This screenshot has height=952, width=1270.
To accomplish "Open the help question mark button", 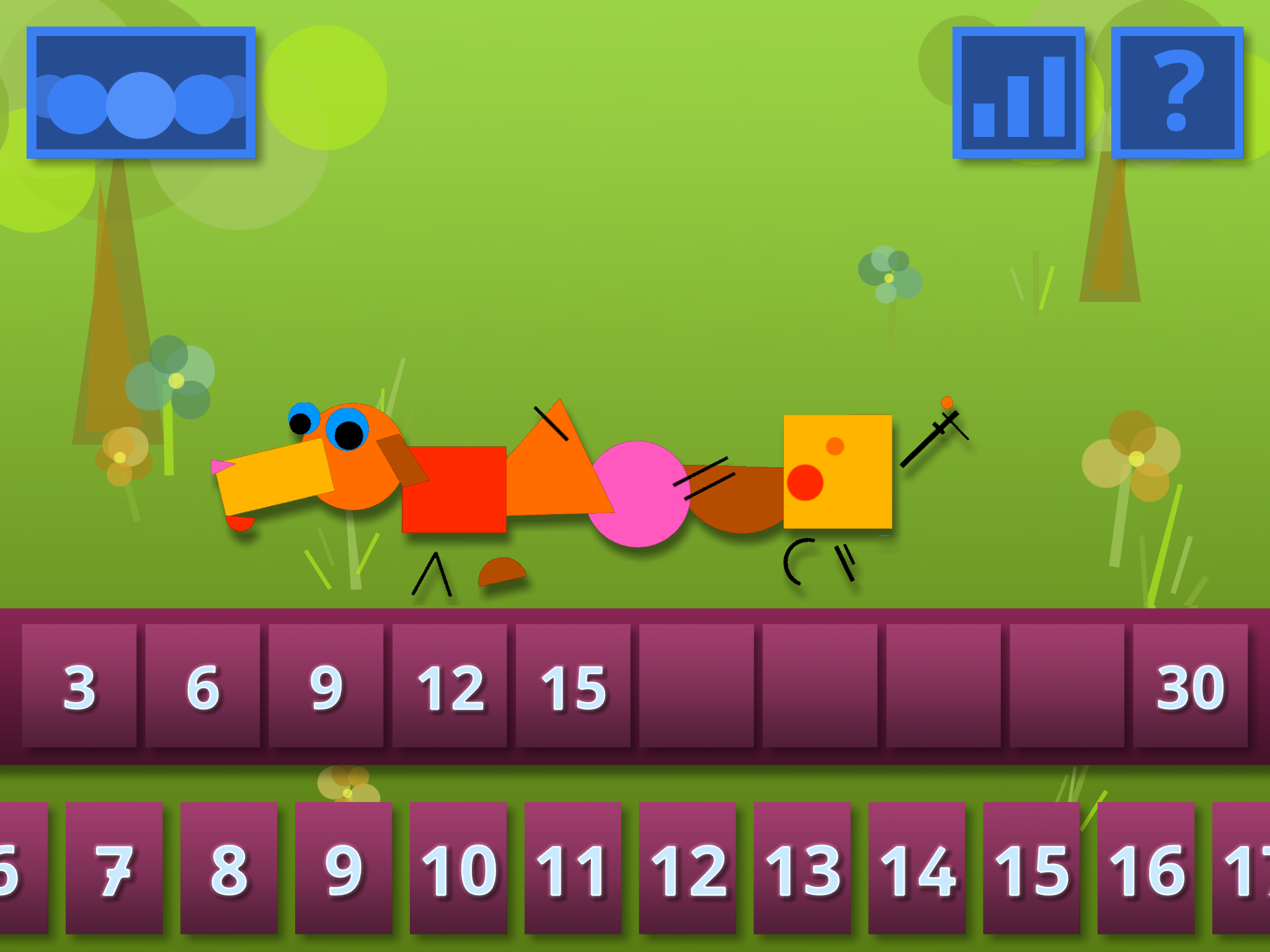I will (1177, 92).
